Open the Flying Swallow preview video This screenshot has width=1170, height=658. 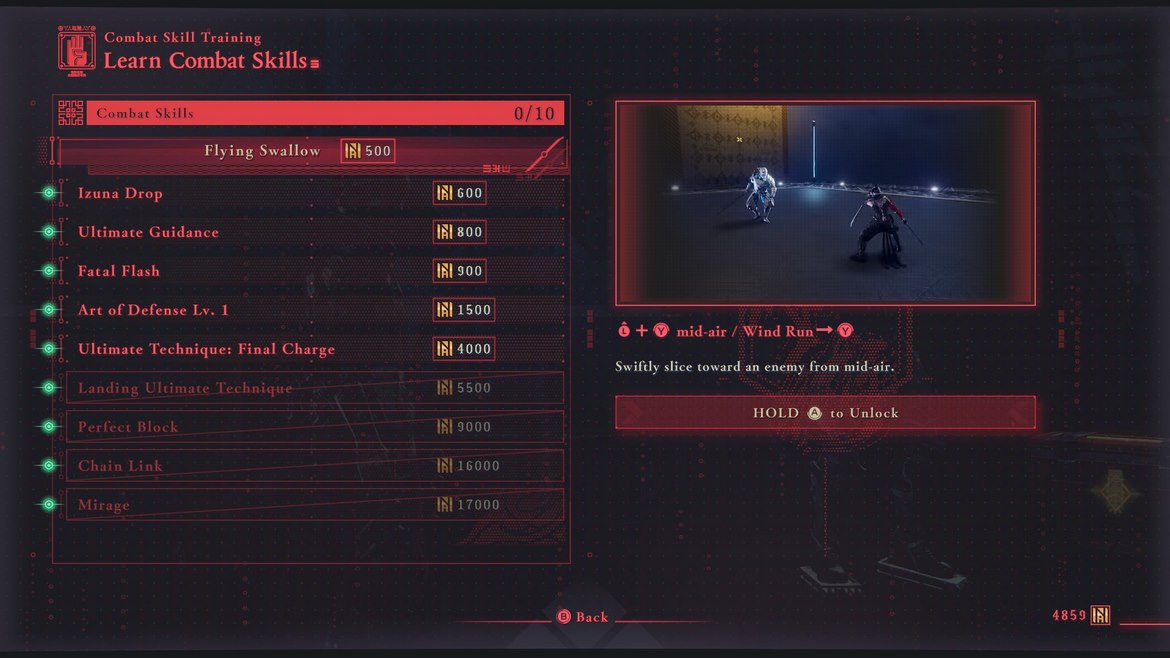point(825,203)
